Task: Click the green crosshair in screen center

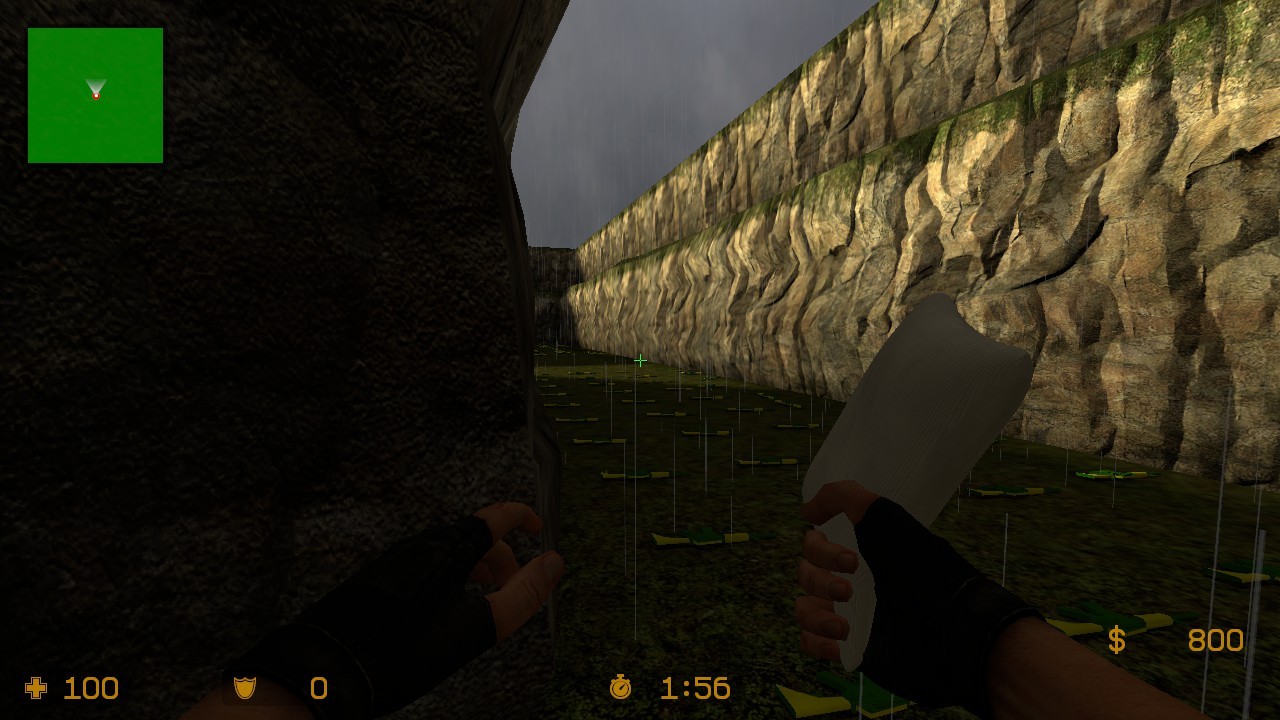Action: [639, 361]
